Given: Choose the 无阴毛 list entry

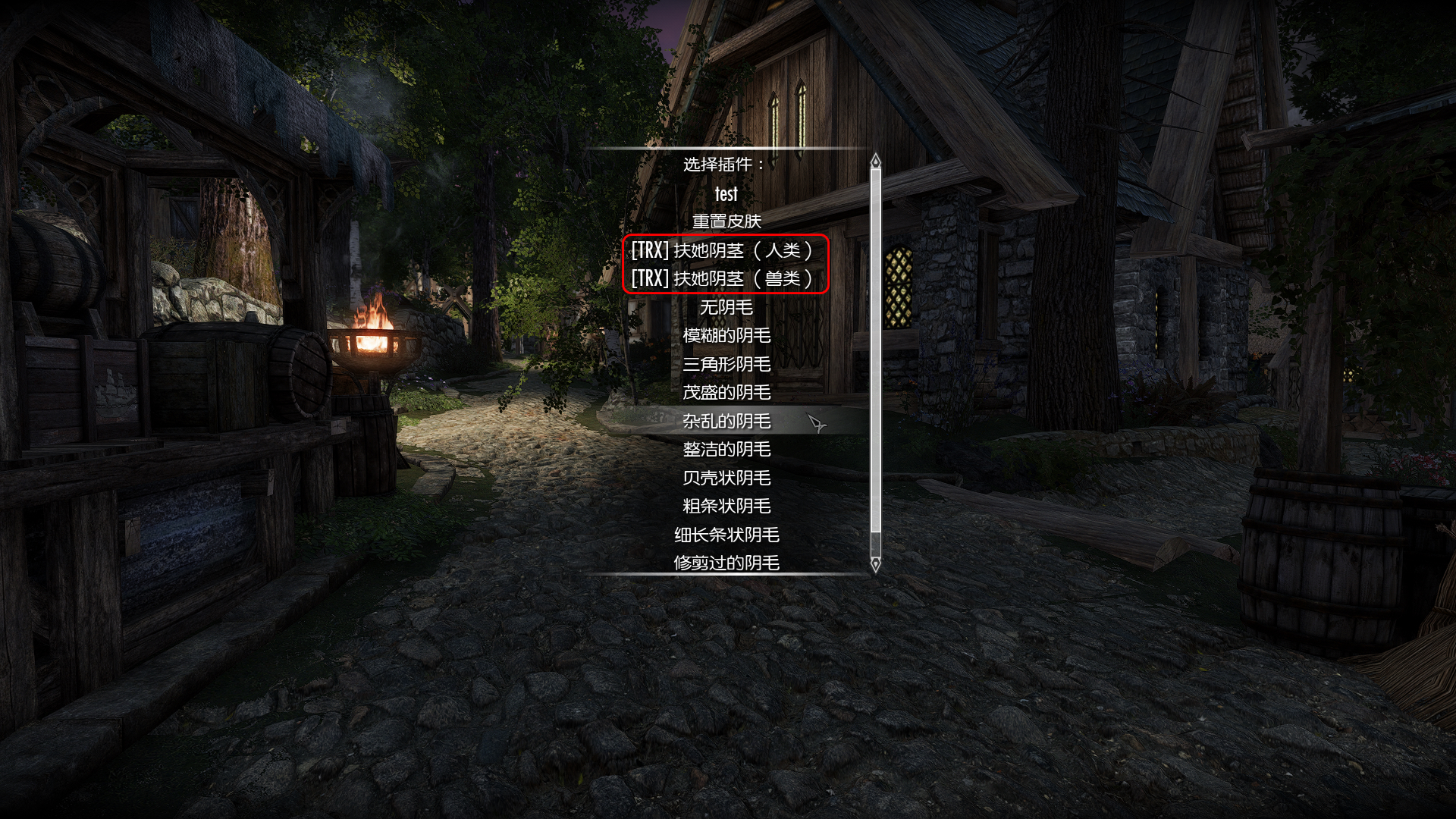Looking at the screenshot, I should (x=726, y=307).
